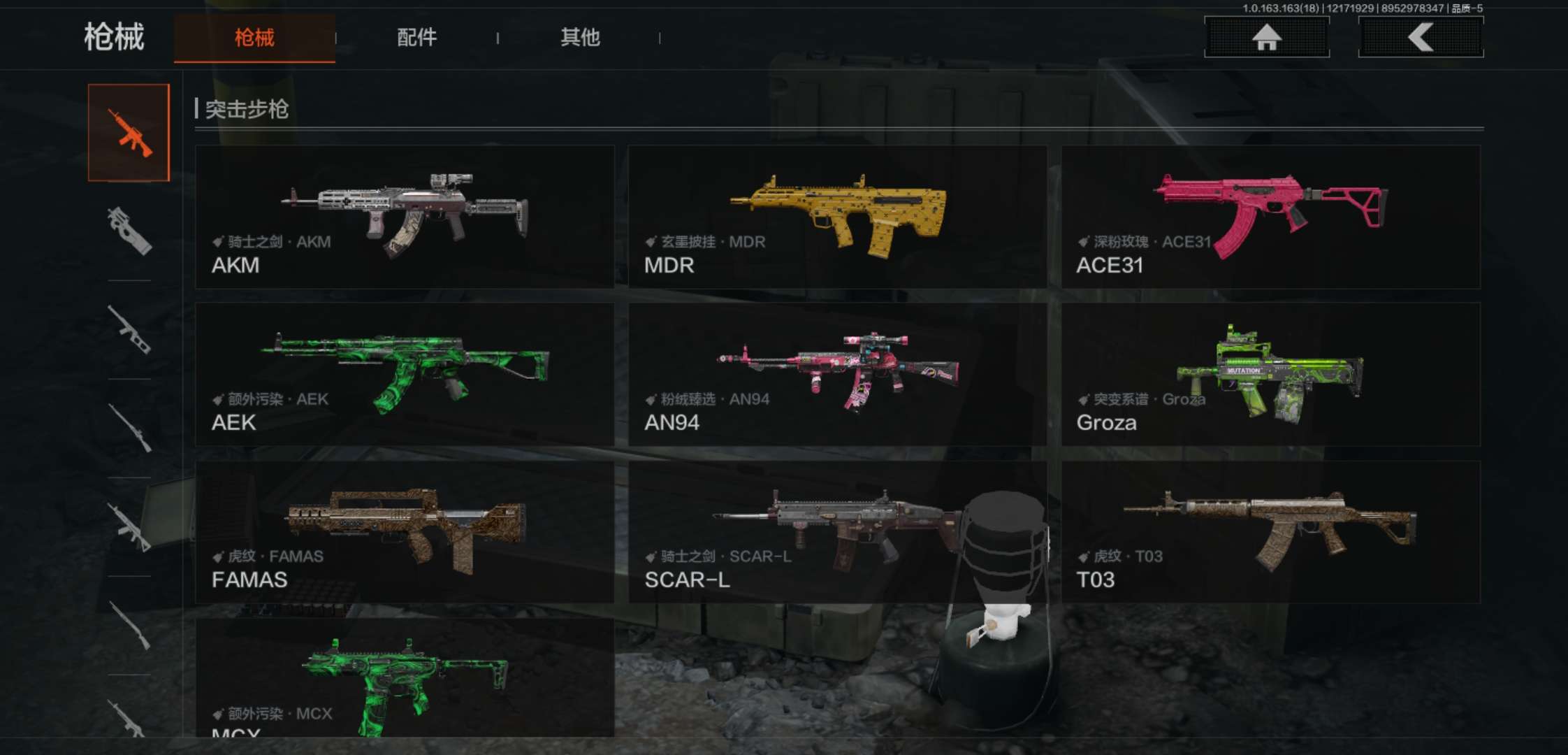1568x755 pixels.
Task: Choose the Groza weapon tile
Action: [1270, 374]
